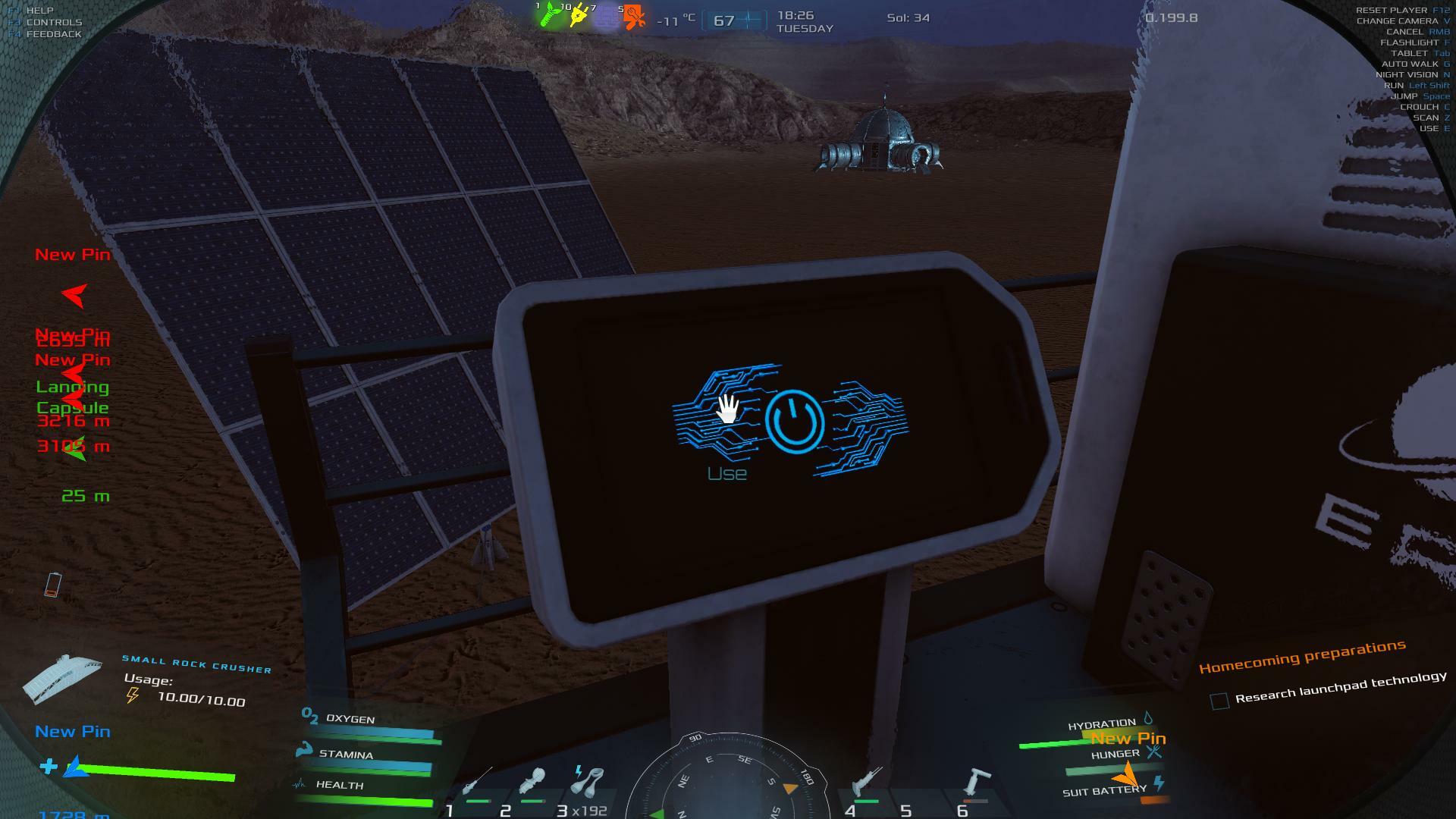Image resolution: width=1456 pixels, height=819 pixels.
Task: Select the Landing Capsule pin marker
Action: (73, 397)
